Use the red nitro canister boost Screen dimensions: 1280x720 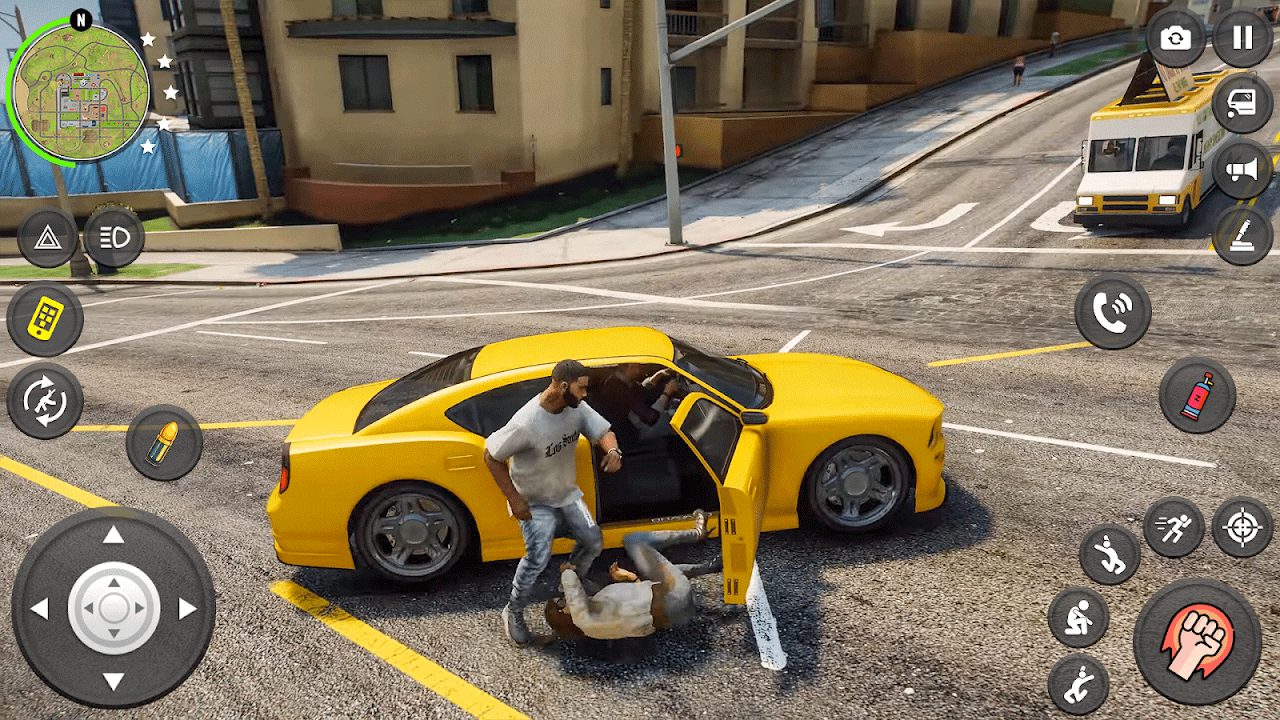pos(1197,395)
